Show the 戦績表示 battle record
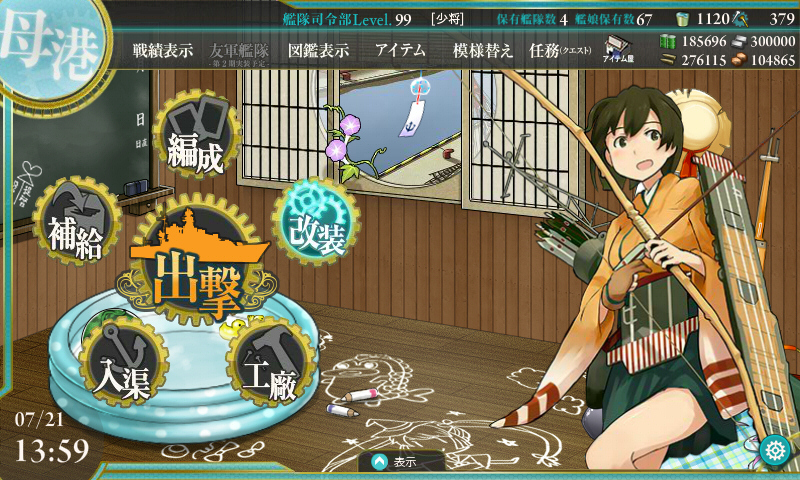Image resolution: width=800 pixels, height=480 pixels. 163,51
